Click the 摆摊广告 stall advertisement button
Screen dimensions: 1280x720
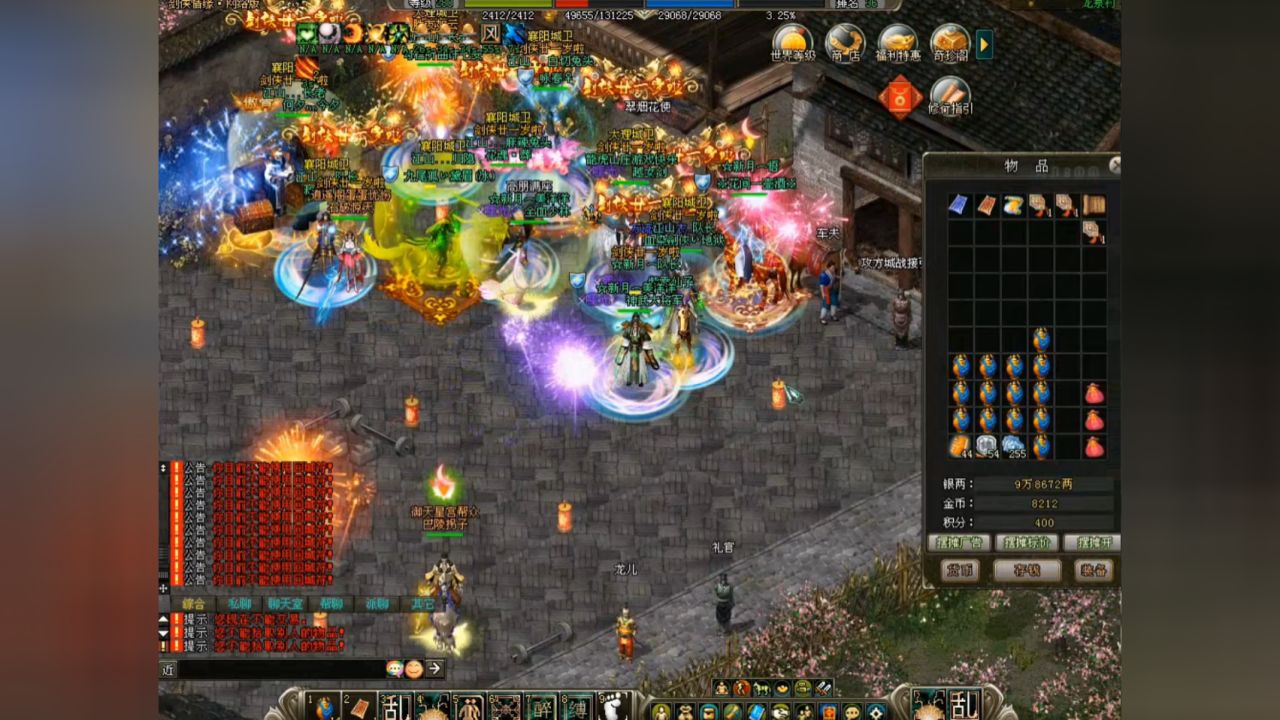click(959, 543)
